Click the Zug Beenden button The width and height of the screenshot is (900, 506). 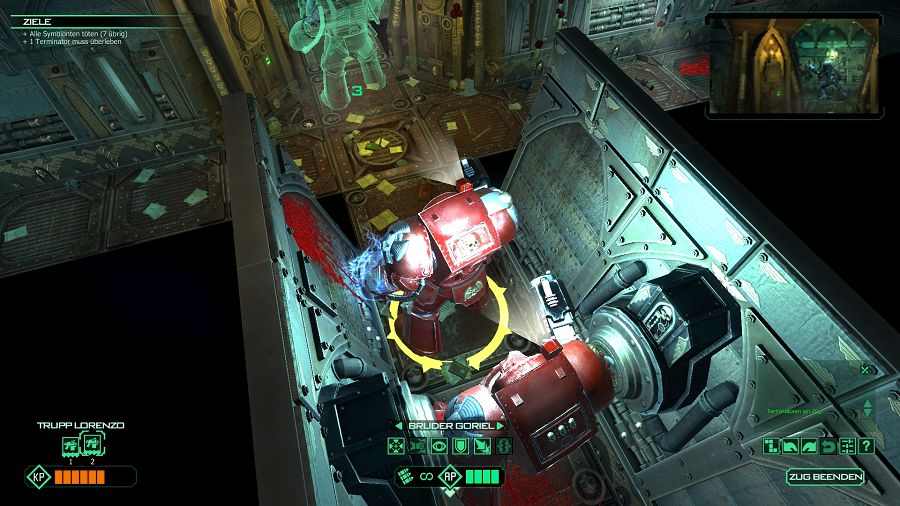coord(825,477)
